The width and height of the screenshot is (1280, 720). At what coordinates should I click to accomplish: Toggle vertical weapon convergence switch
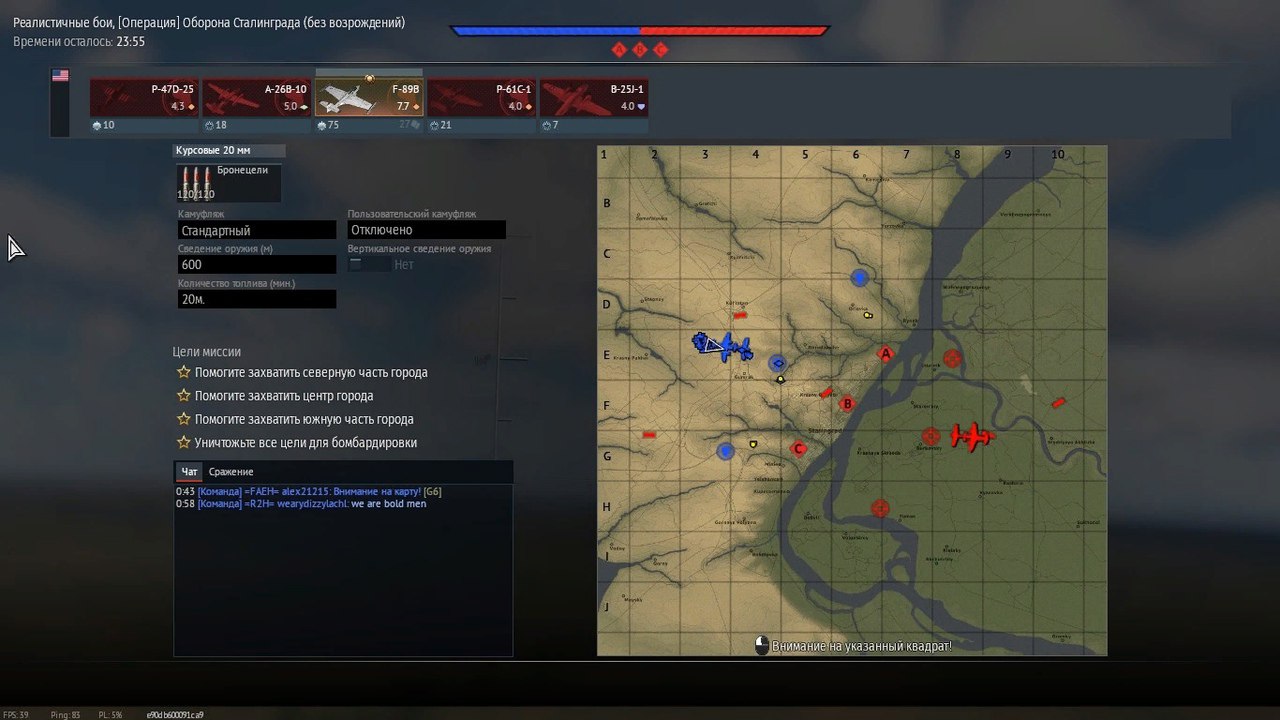click(x=369, y=265)
